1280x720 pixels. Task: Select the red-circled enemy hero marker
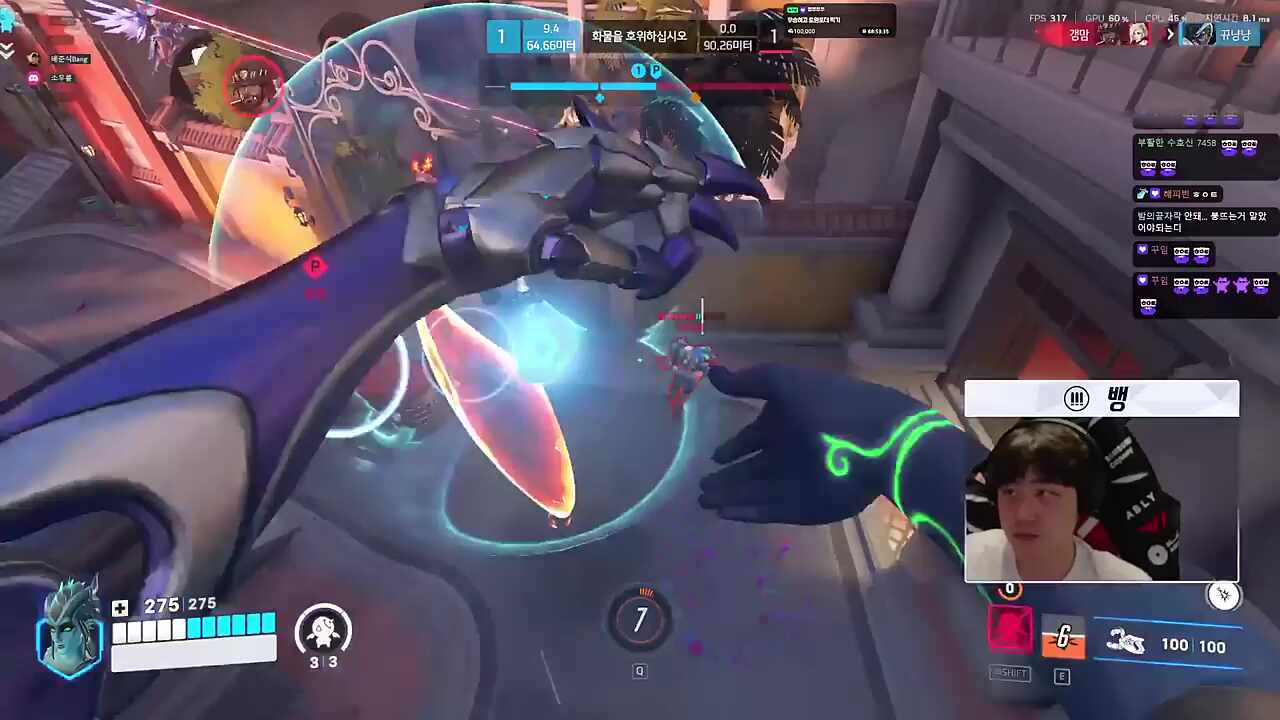pyautogui.click(x=253, y=88)
